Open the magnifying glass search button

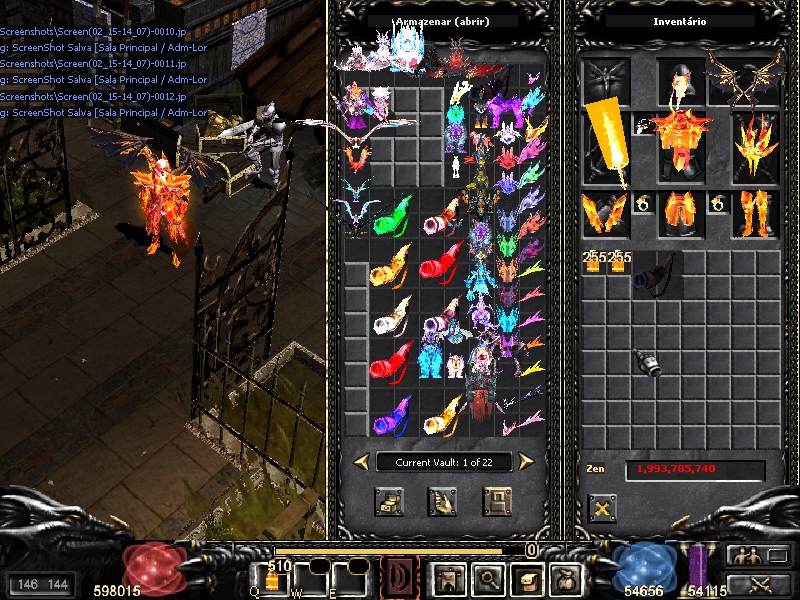point(487,578)
